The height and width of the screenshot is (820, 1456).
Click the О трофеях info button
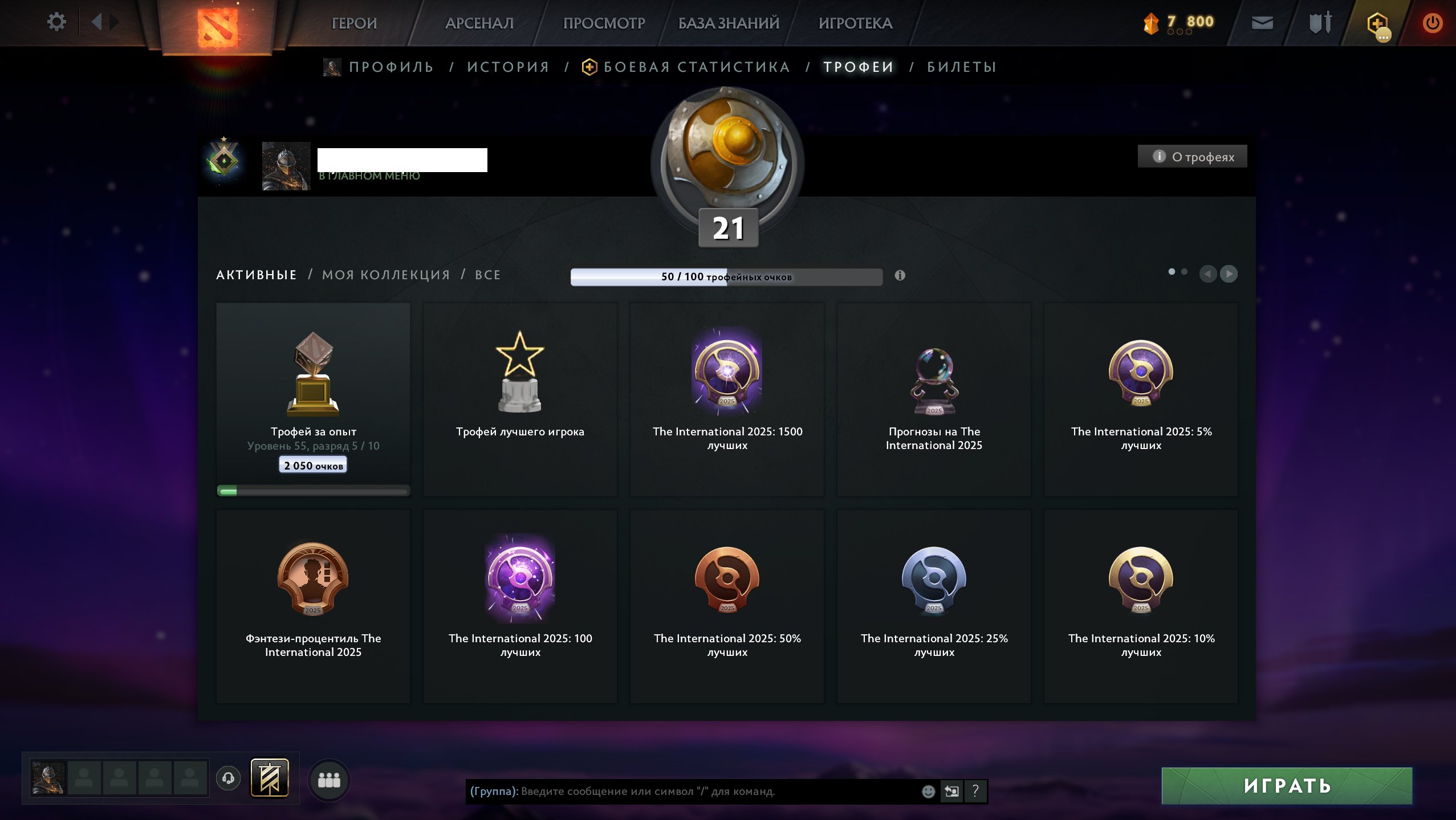tap(1193, 157)
